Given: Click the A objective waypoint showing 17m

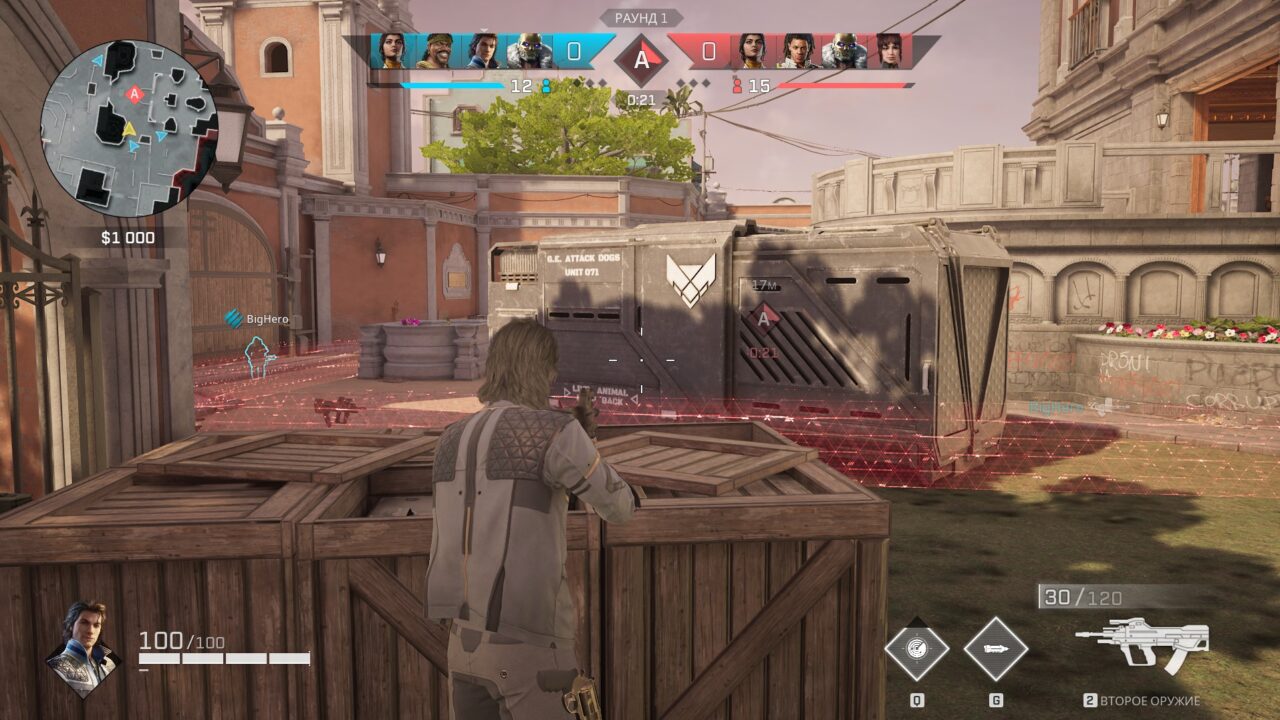Looking at the screenshot, I should (765, 319).
